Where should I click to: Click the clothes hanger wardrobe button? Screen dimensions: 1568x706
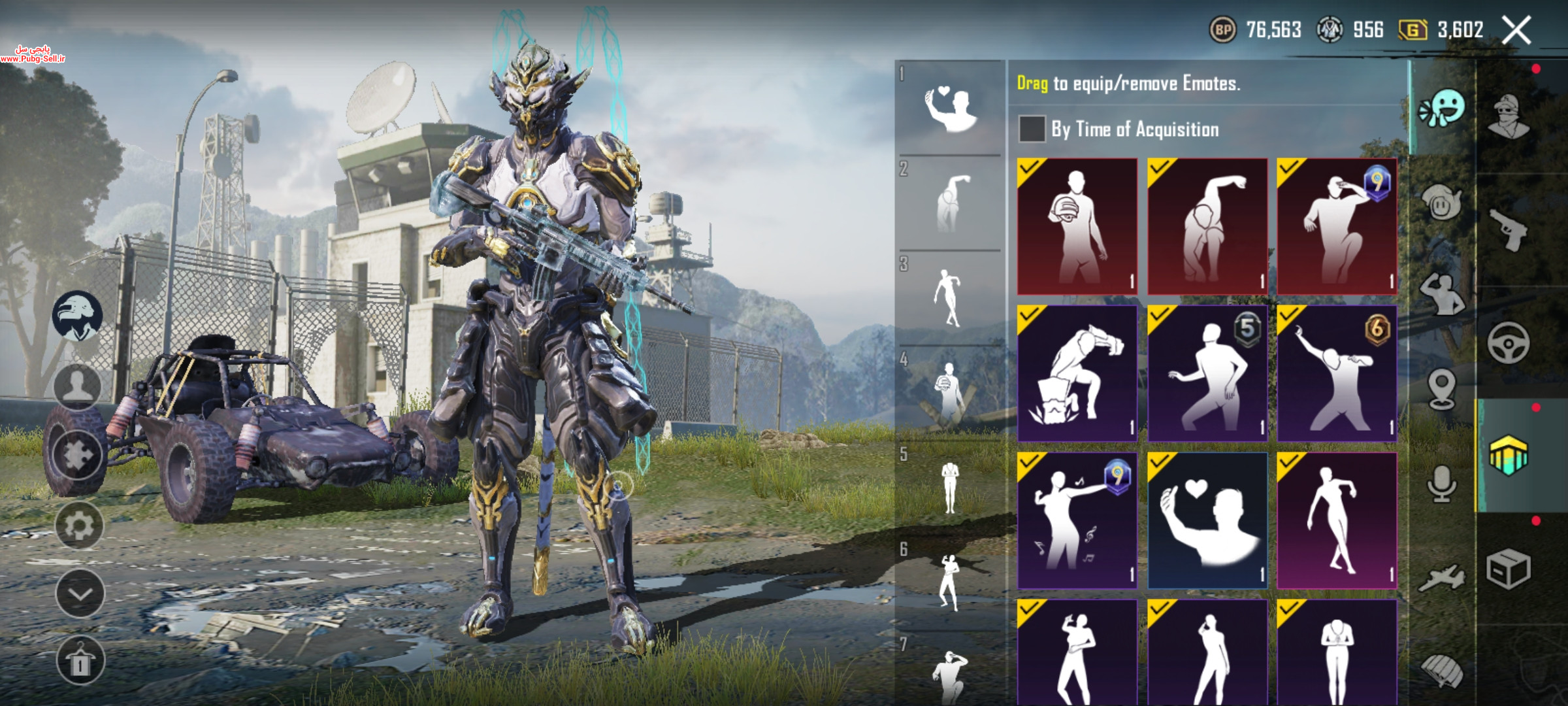tap(79, 660)
